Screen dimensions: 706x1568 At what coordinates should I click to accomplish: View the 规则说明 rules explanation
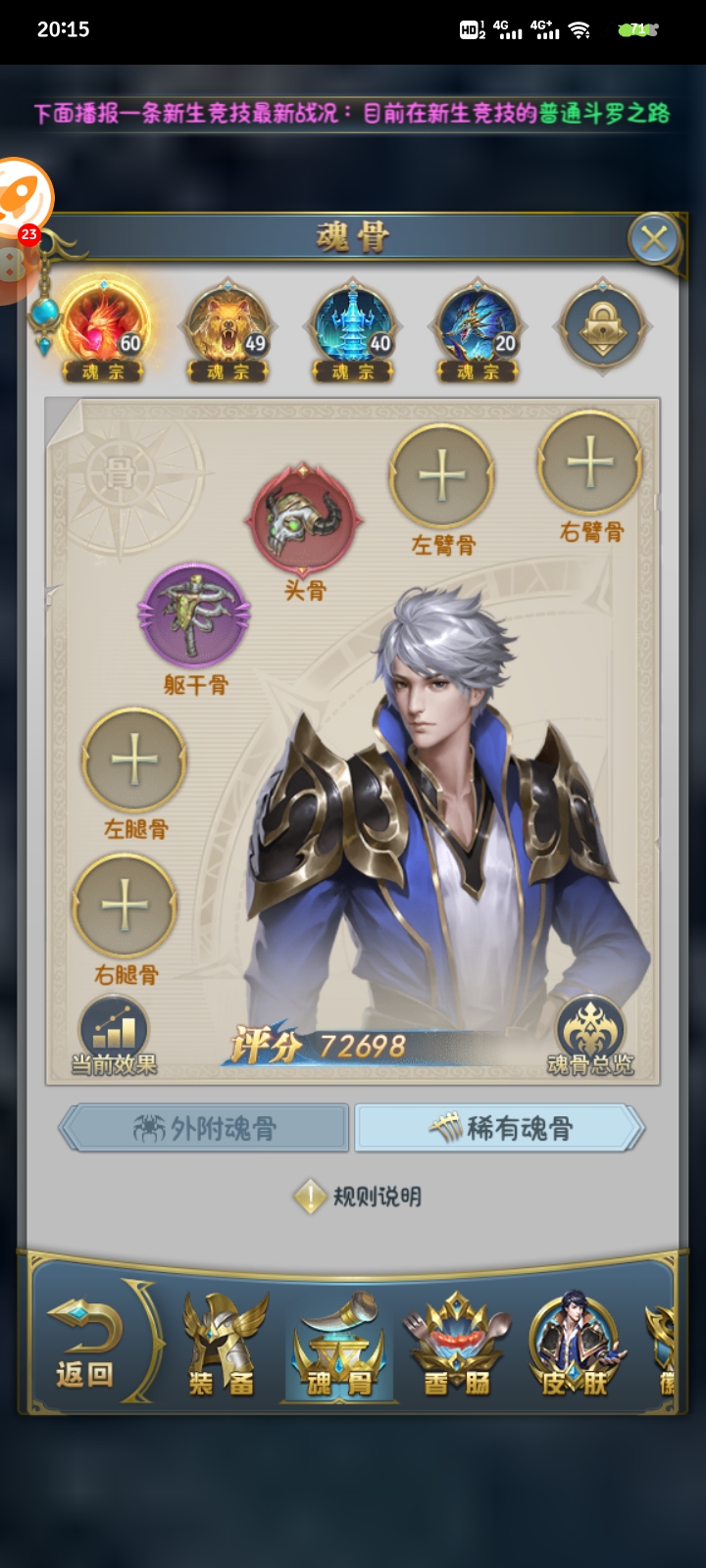point(359,1197)
